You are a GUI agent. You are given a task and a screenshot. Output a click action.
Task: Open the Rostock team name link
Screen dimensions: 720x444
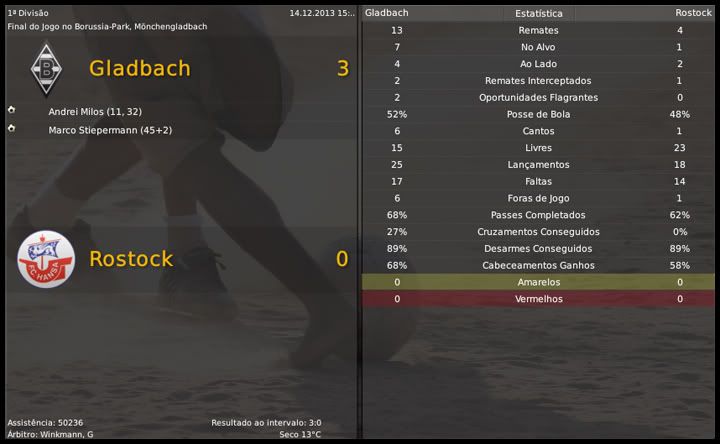click(x=131, y=259)
